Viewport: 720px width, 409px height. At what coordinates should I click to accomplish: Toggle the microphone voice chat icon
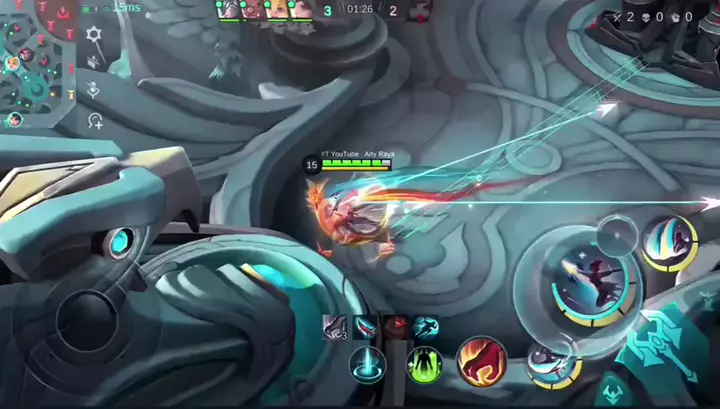[x=94, y=90]
